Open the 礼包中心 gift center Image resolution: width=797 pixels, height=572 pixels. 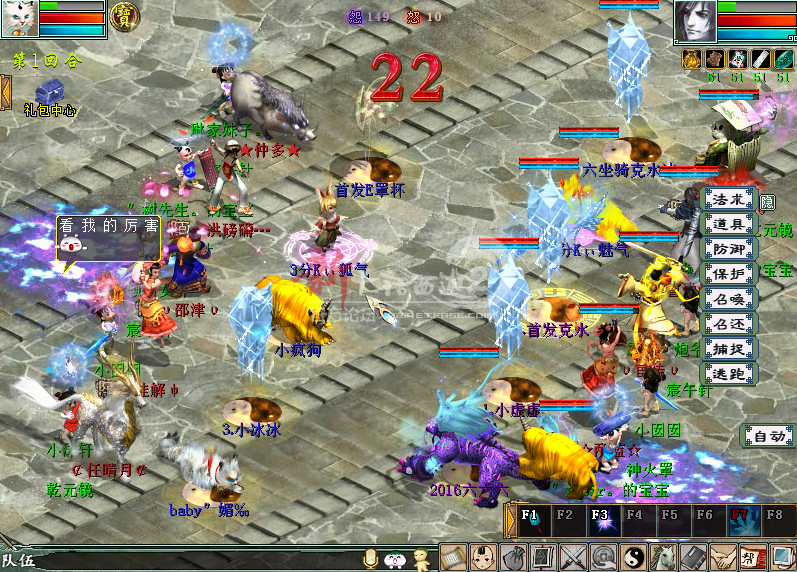(50, 97)
